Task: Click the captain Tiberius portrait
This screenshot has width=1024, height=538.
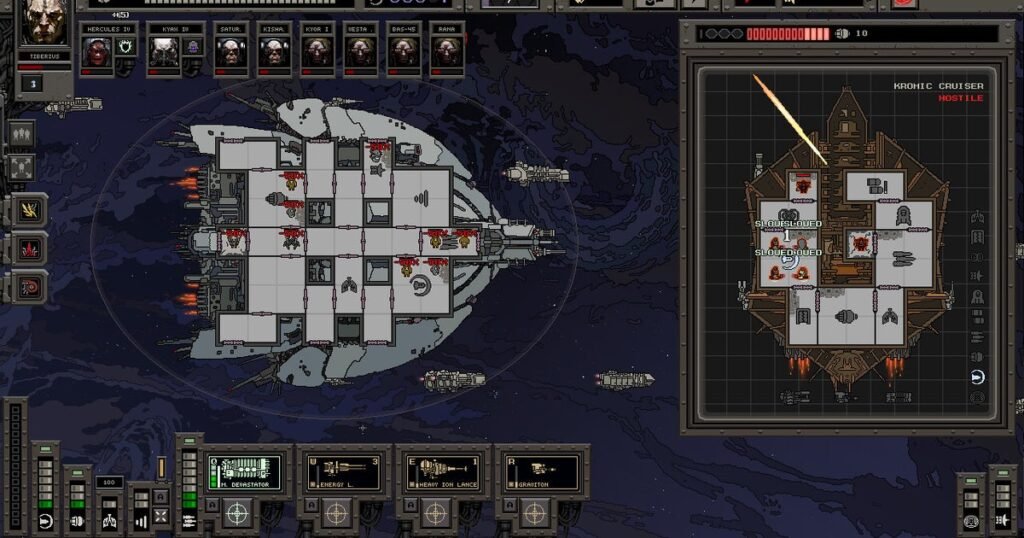Action: 42,24
